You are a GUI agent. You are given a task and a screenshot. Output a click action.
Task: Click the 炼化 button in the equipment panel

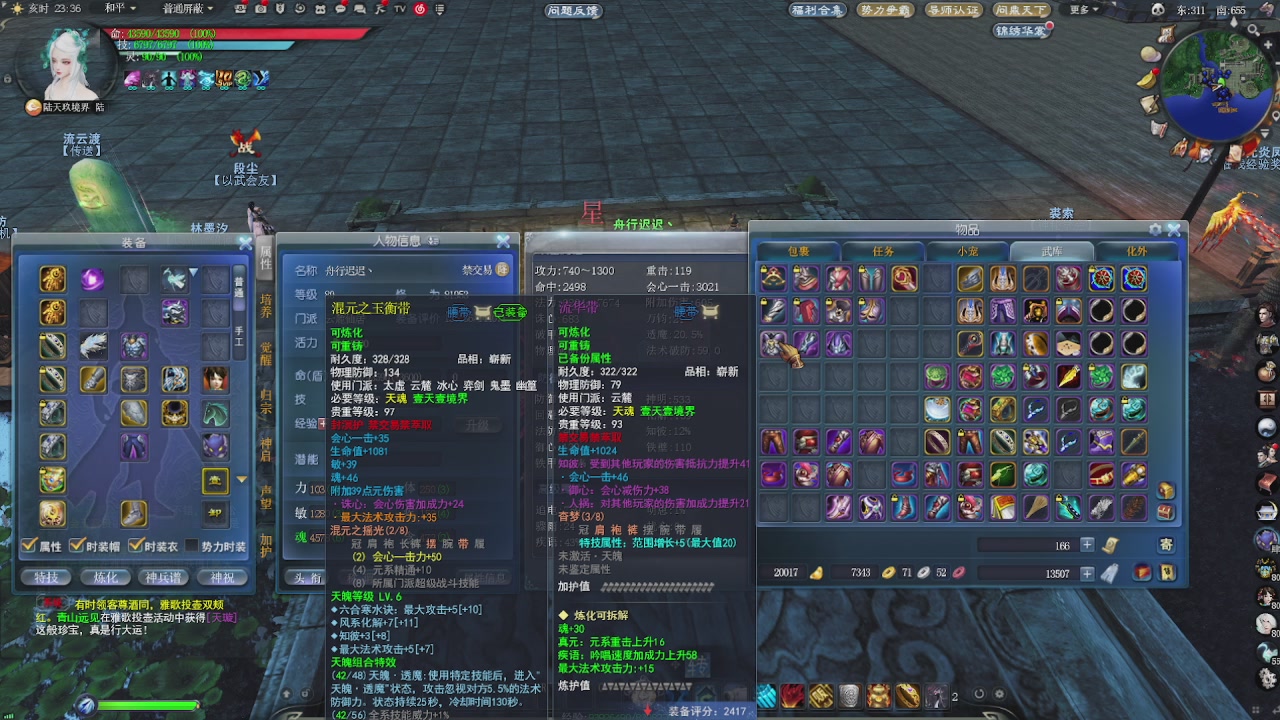pyautogui.click(x=104, y=578)
